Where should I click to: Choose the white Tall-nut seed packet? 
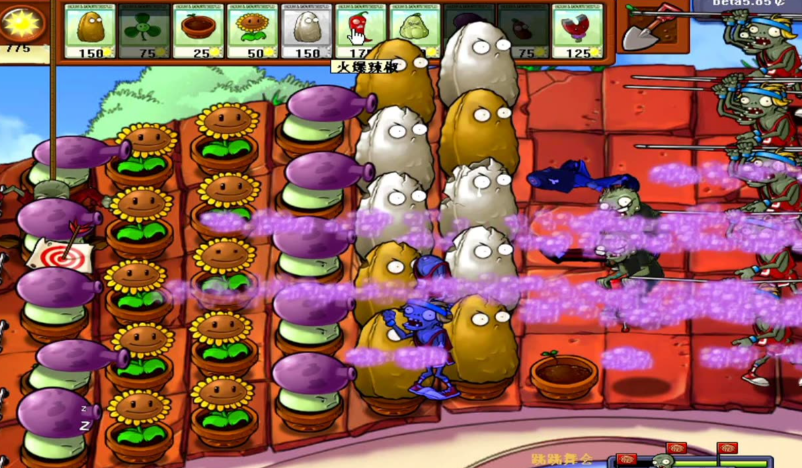pyautogui.click(x=306, y=30)
